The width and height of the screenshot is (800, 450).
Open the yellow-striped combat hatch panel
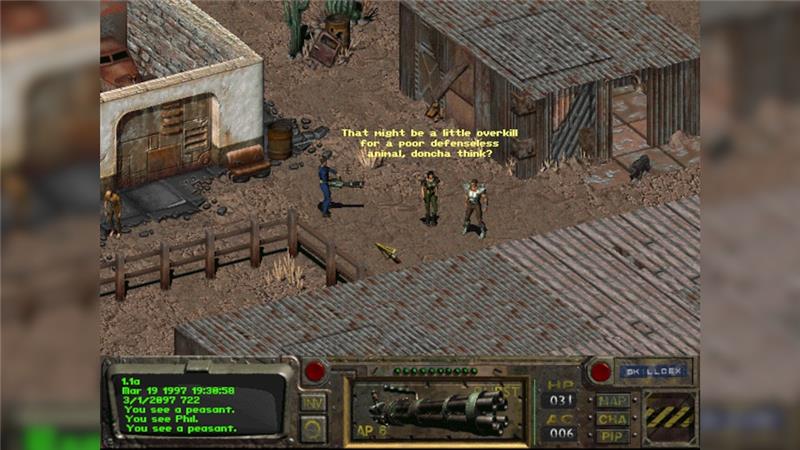click(x=669, y=415)
